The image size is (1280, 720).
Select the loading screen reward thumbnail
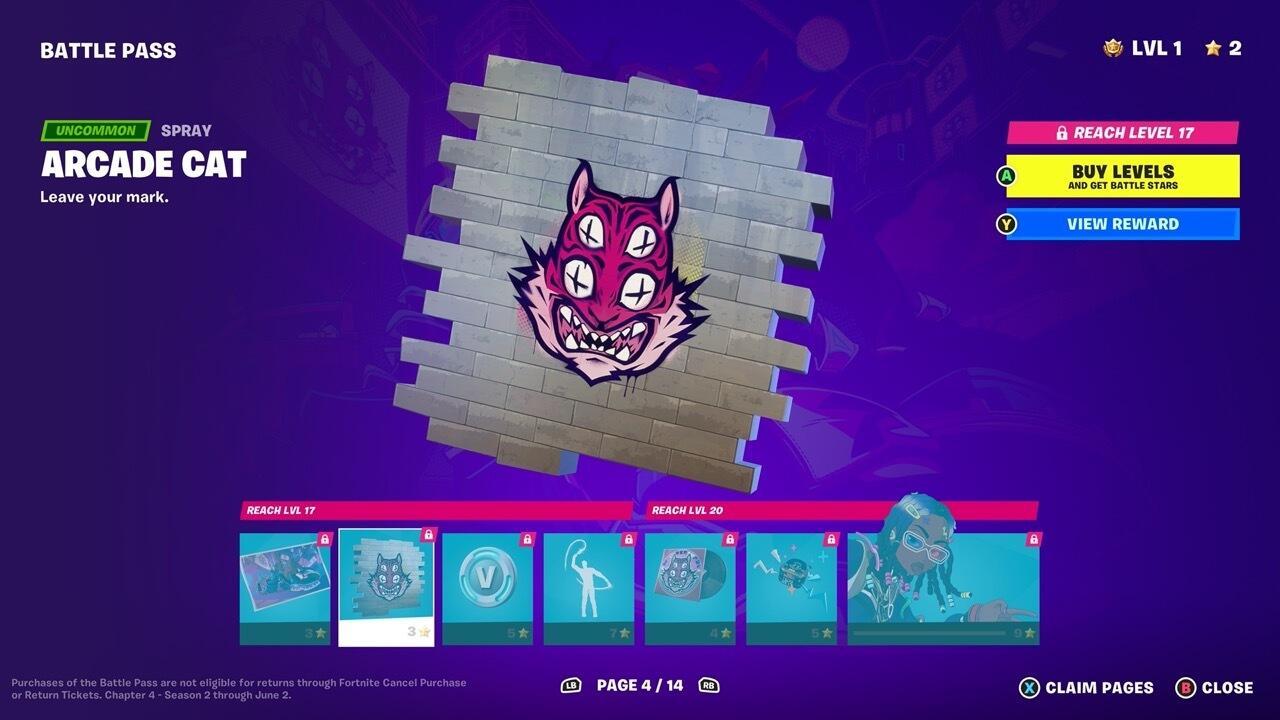(284, 578)
